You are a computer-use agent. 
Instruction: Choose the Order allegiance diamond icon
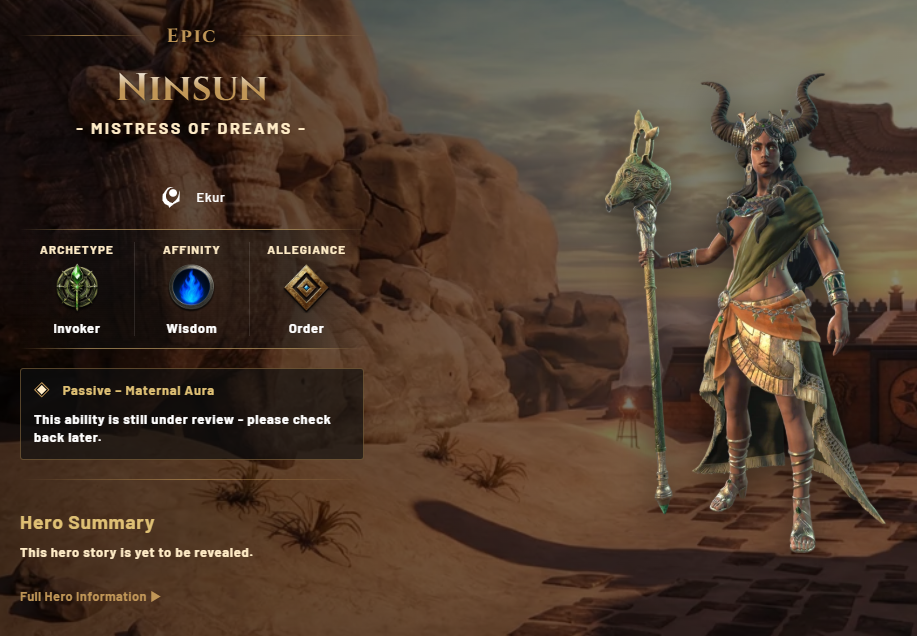click(305, 288)
